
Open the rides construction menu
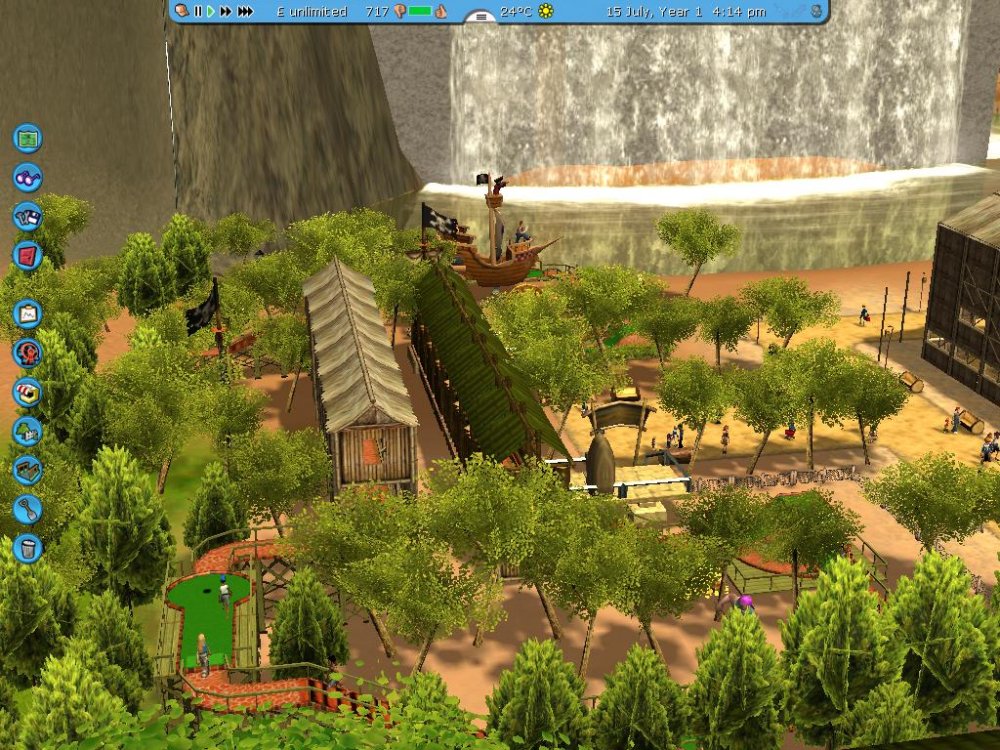[28, 352]
